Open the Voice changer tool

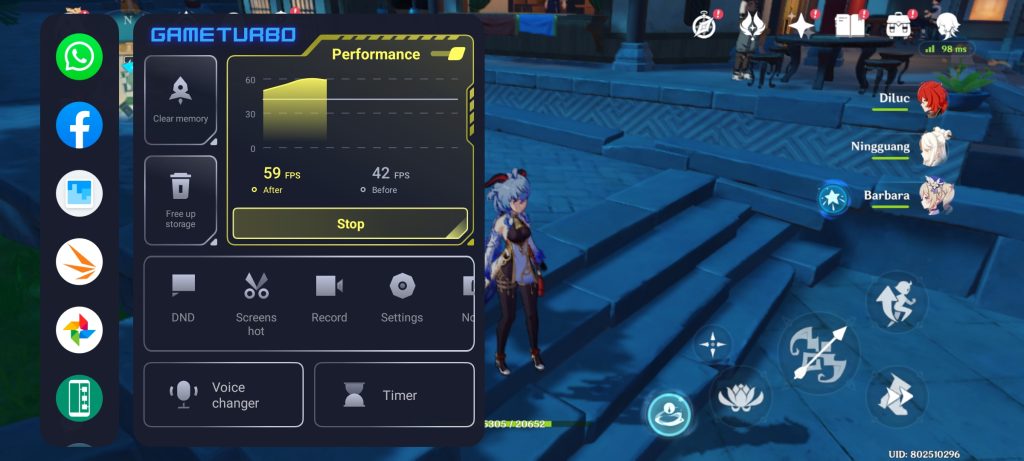point(223,395)
